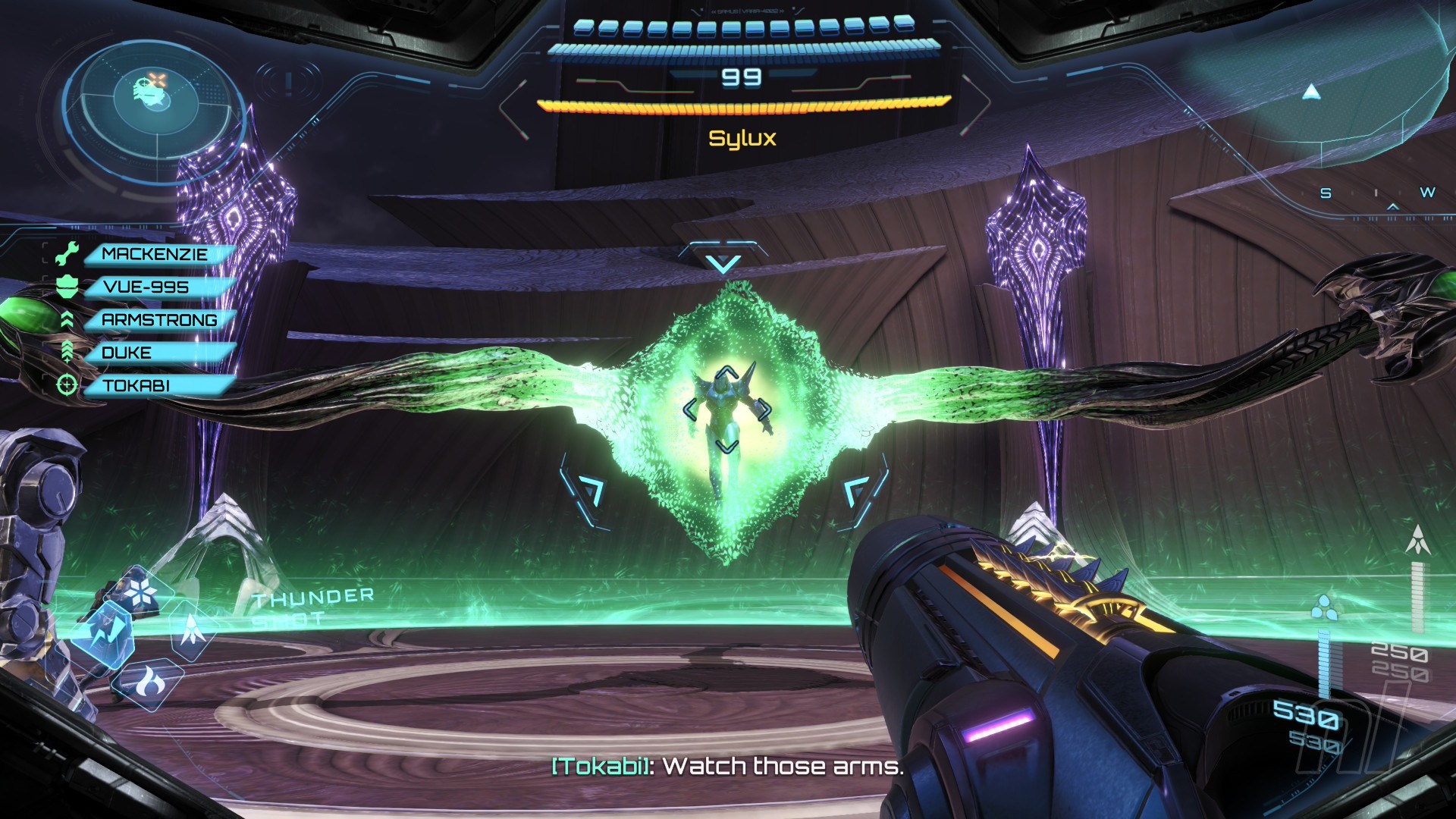
Task: Choose the missile diamond in the weapon selector
Action: pyautogui.click(x=192, y=632)
